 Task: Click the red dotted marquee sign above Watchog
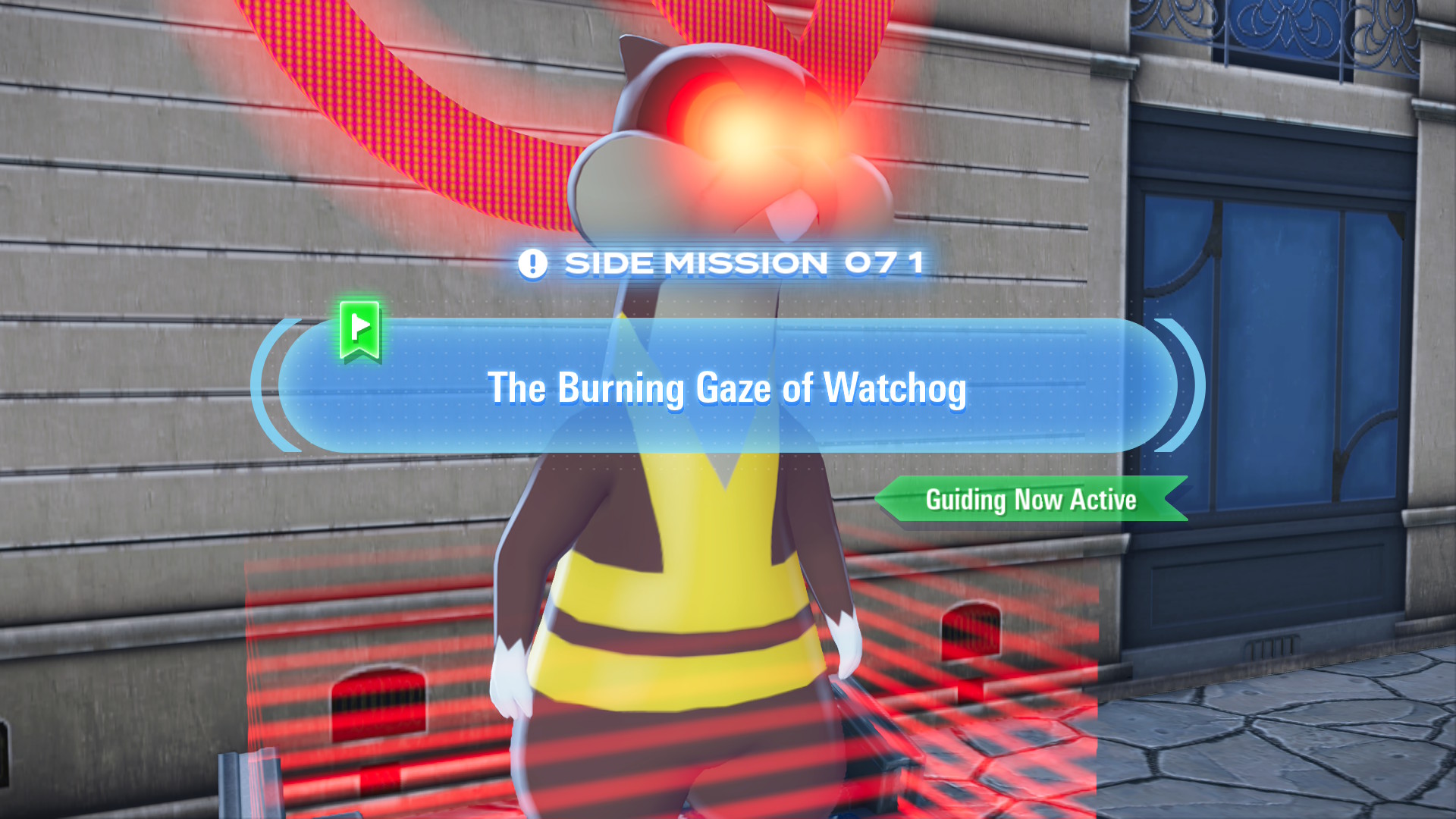coord(379,99)
